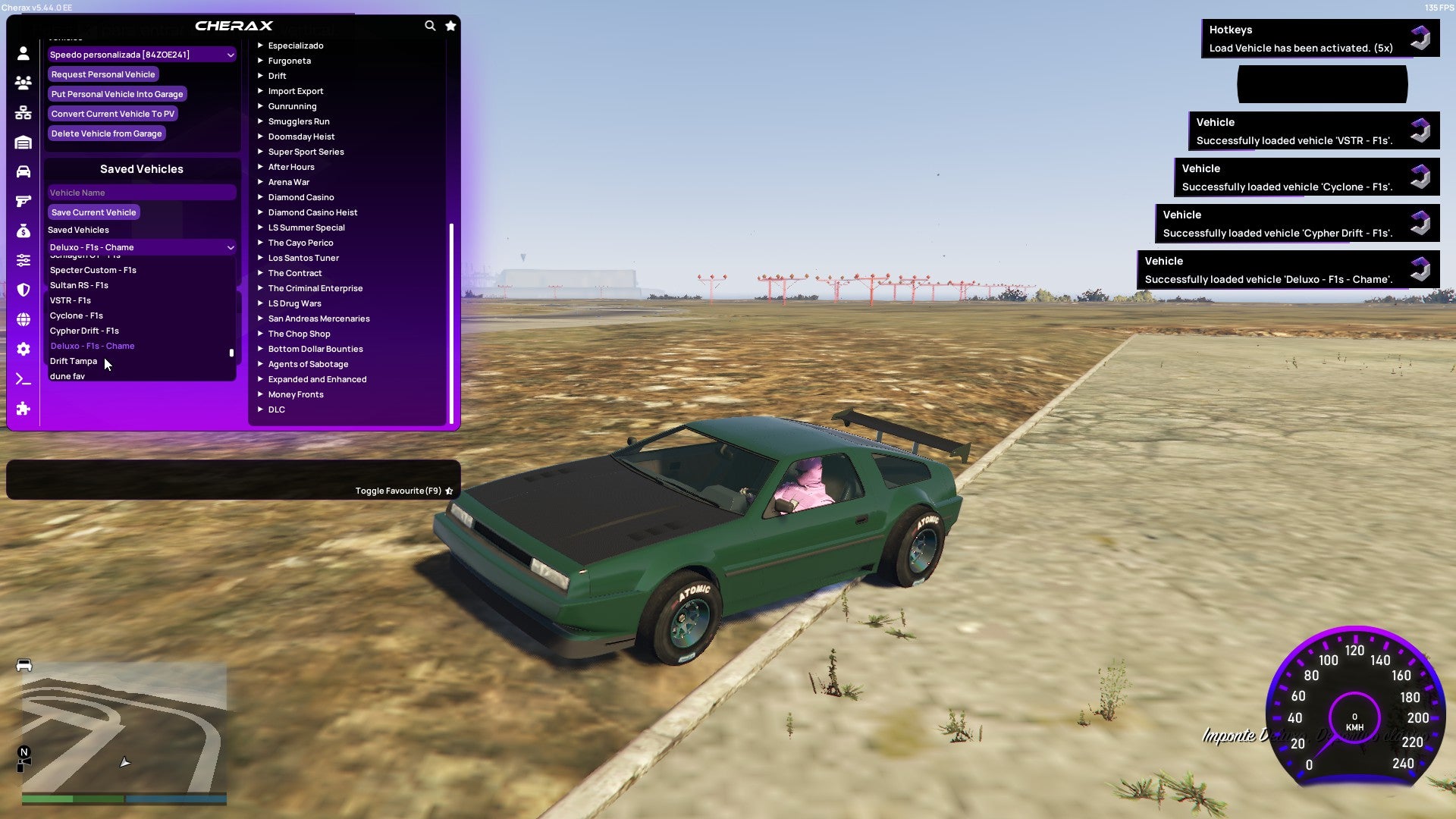Open the Cherax menu search

[x=430, y=26]
